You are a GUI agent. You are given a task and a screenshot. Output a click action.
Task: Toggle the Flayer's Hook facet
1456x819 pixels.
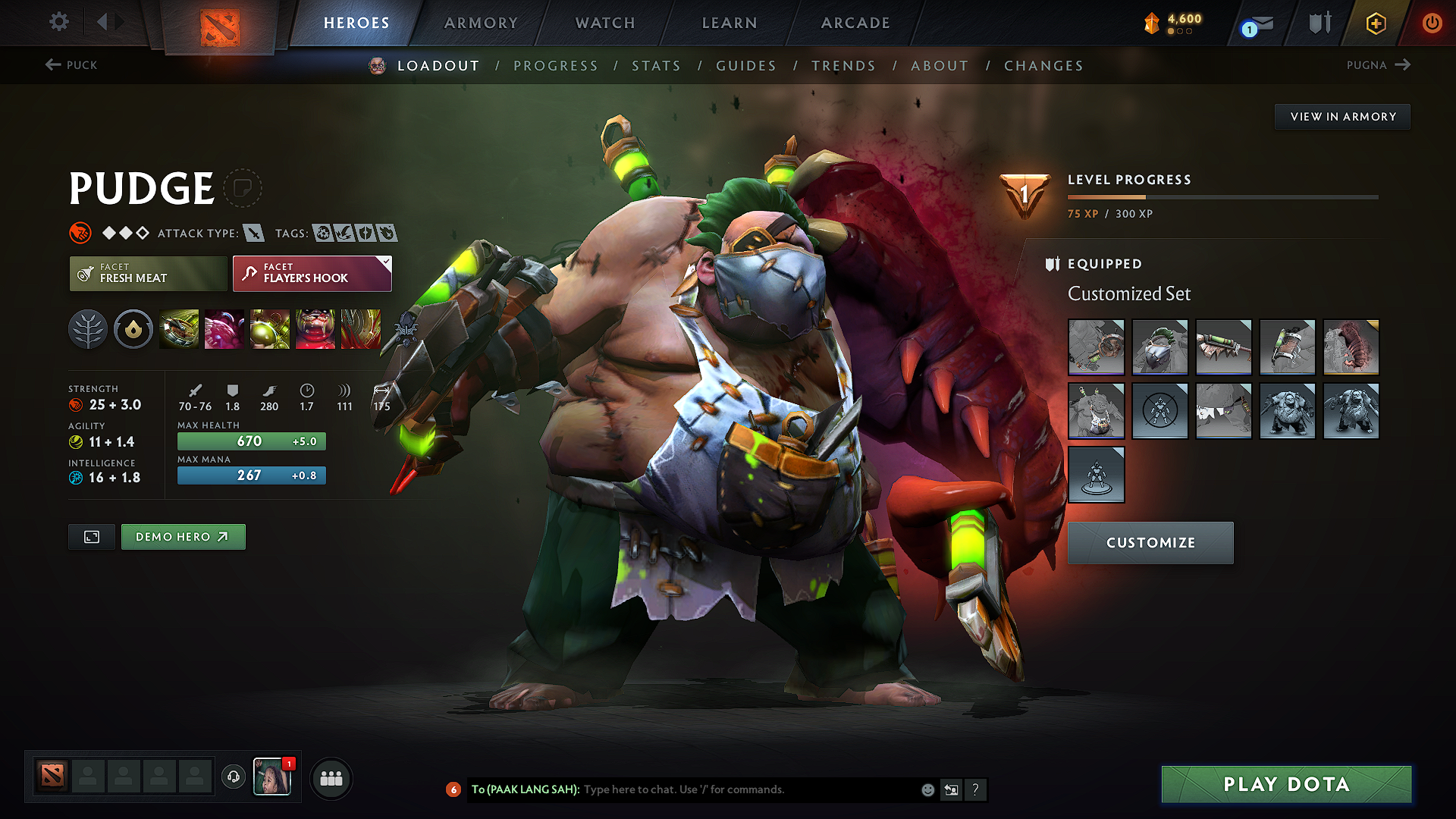311,273
